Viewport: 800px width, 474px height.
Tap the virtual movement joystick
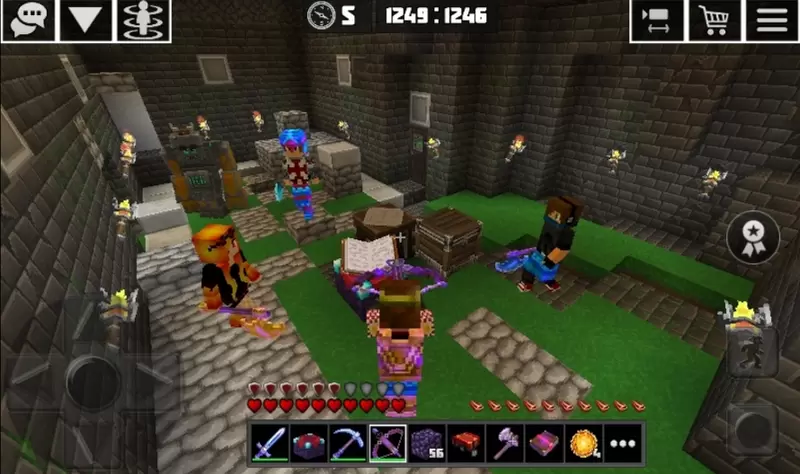(92, 376)
